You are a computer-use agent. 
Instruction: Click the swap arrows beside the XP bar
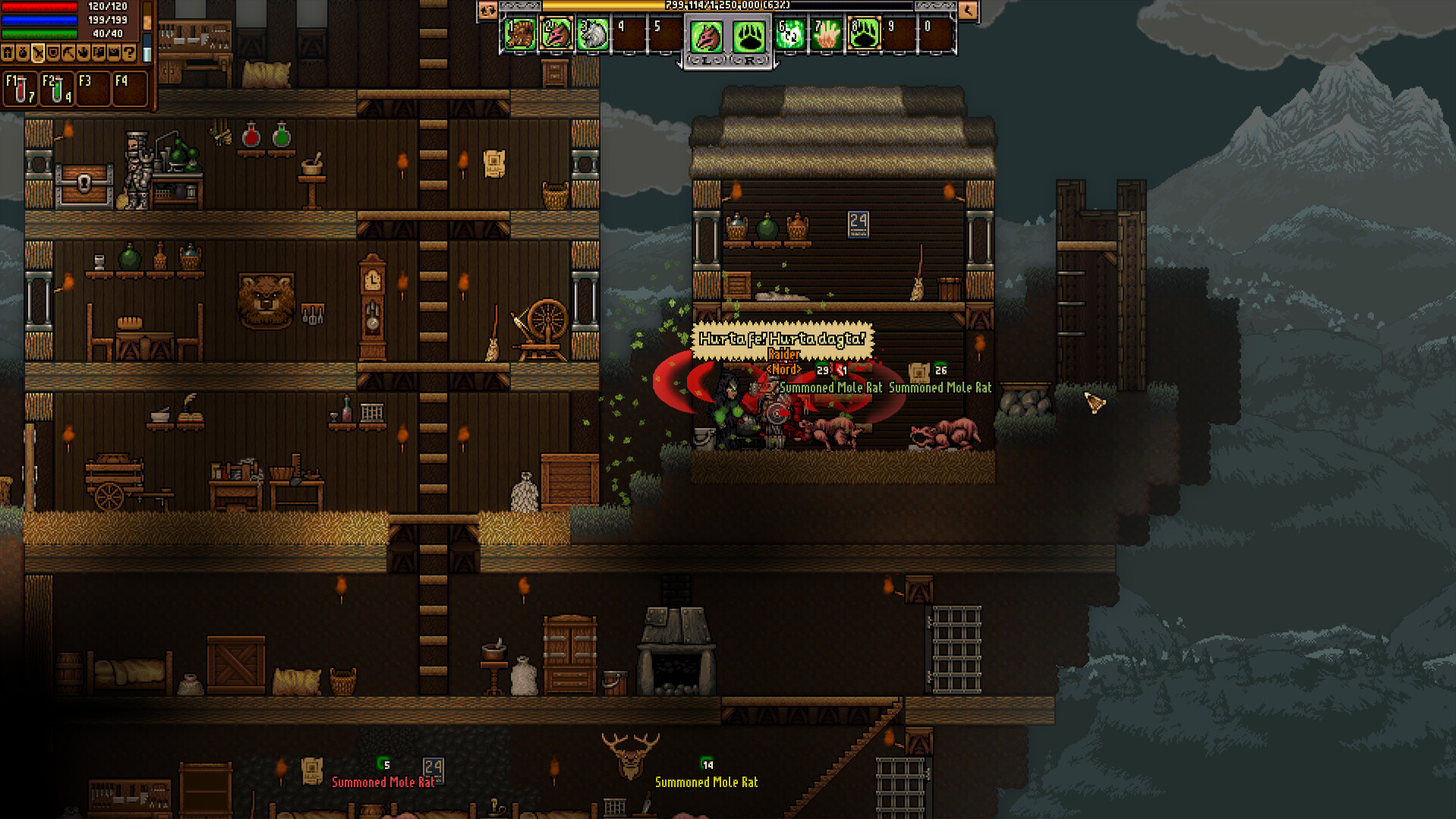click(x=488, y=10)
